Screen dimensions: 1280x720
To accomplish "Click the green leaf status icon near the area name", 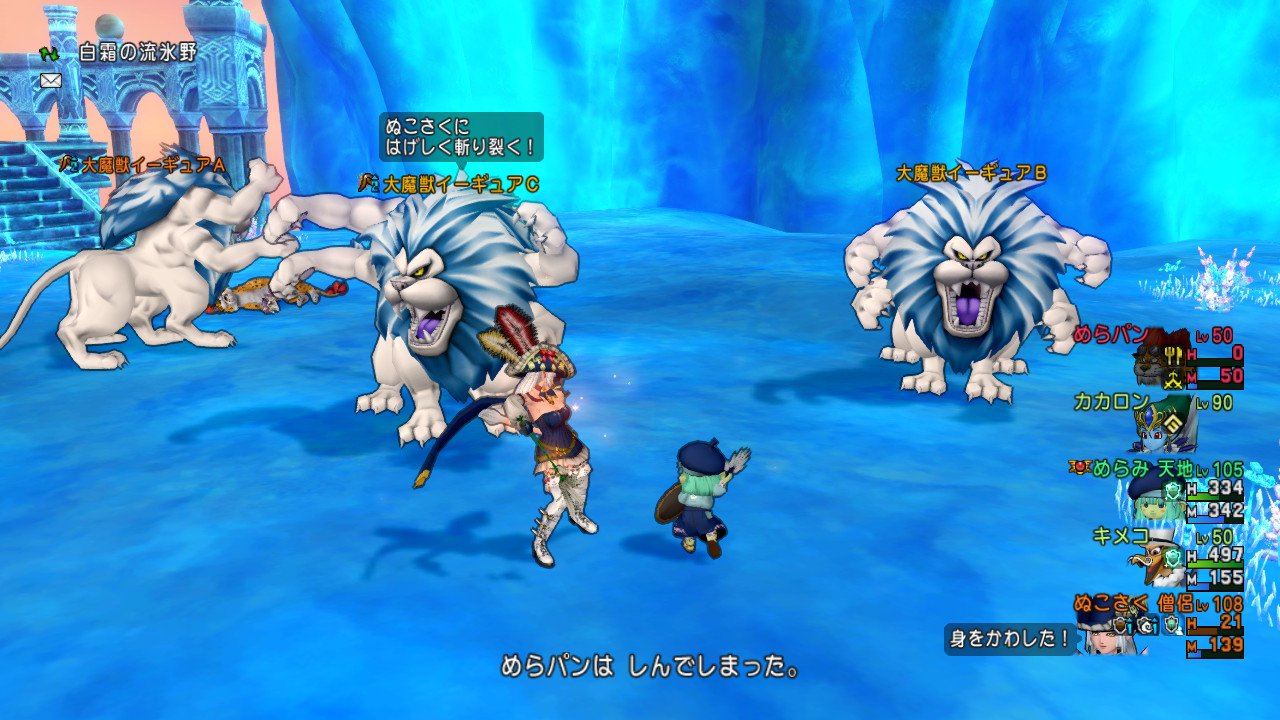I will [48, 54].
